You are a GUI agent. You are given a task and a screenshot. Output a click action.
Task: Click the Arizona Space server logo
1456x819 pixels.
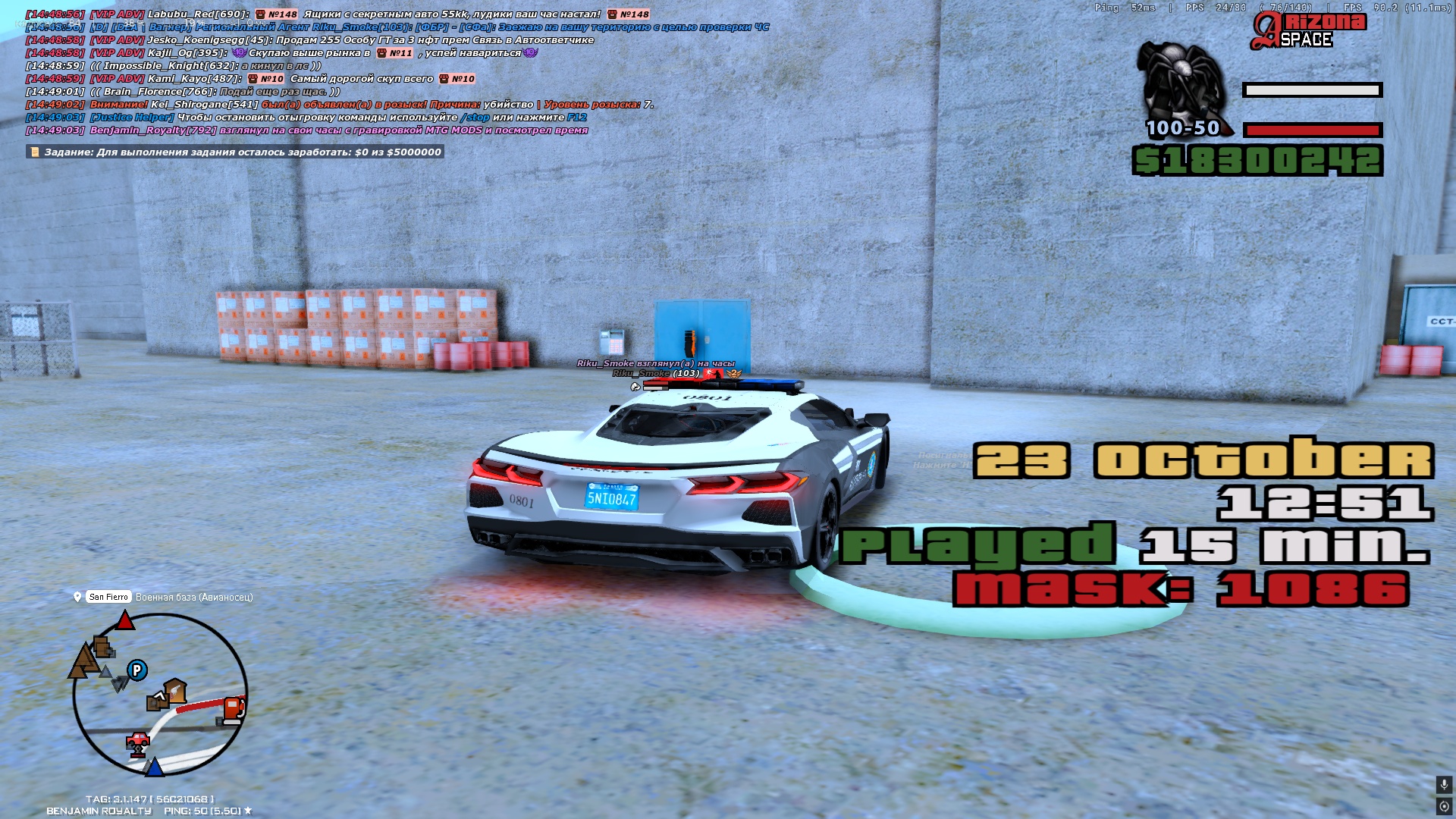(1308, 31)
